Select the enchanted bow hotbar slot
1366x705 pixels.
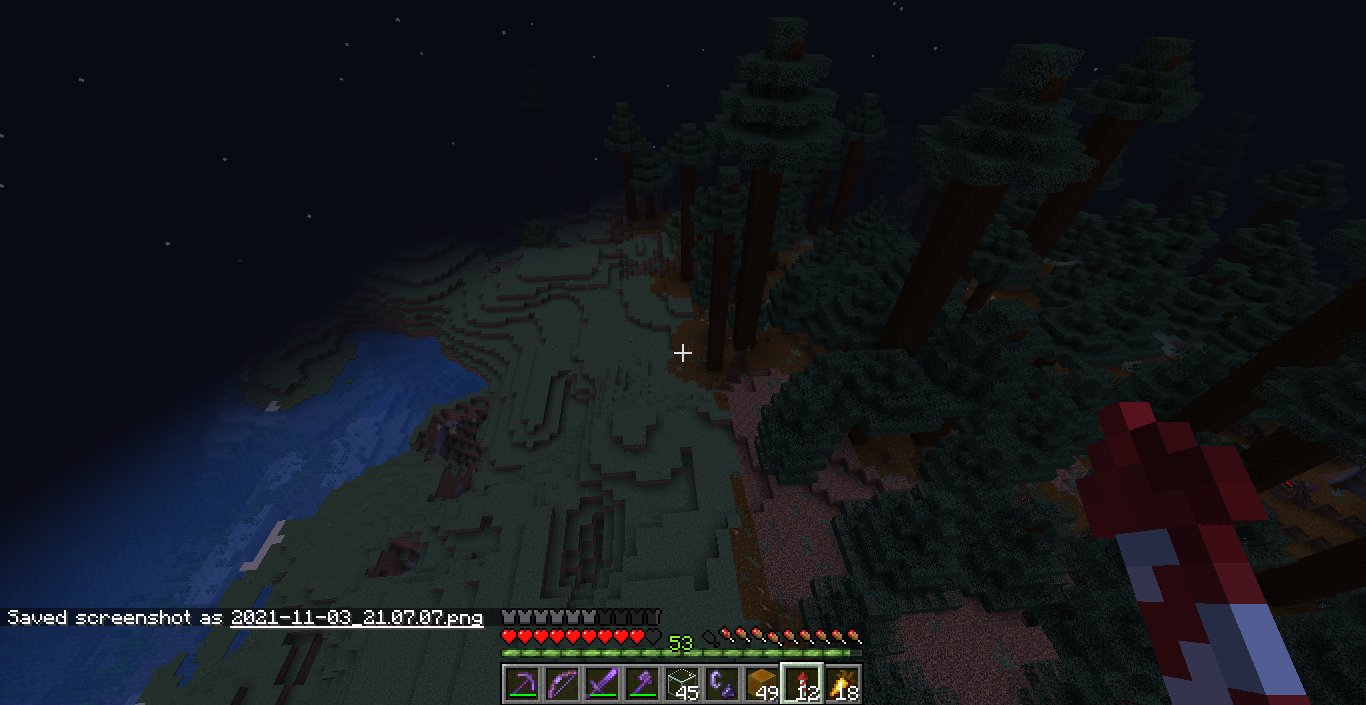(562, 684)
